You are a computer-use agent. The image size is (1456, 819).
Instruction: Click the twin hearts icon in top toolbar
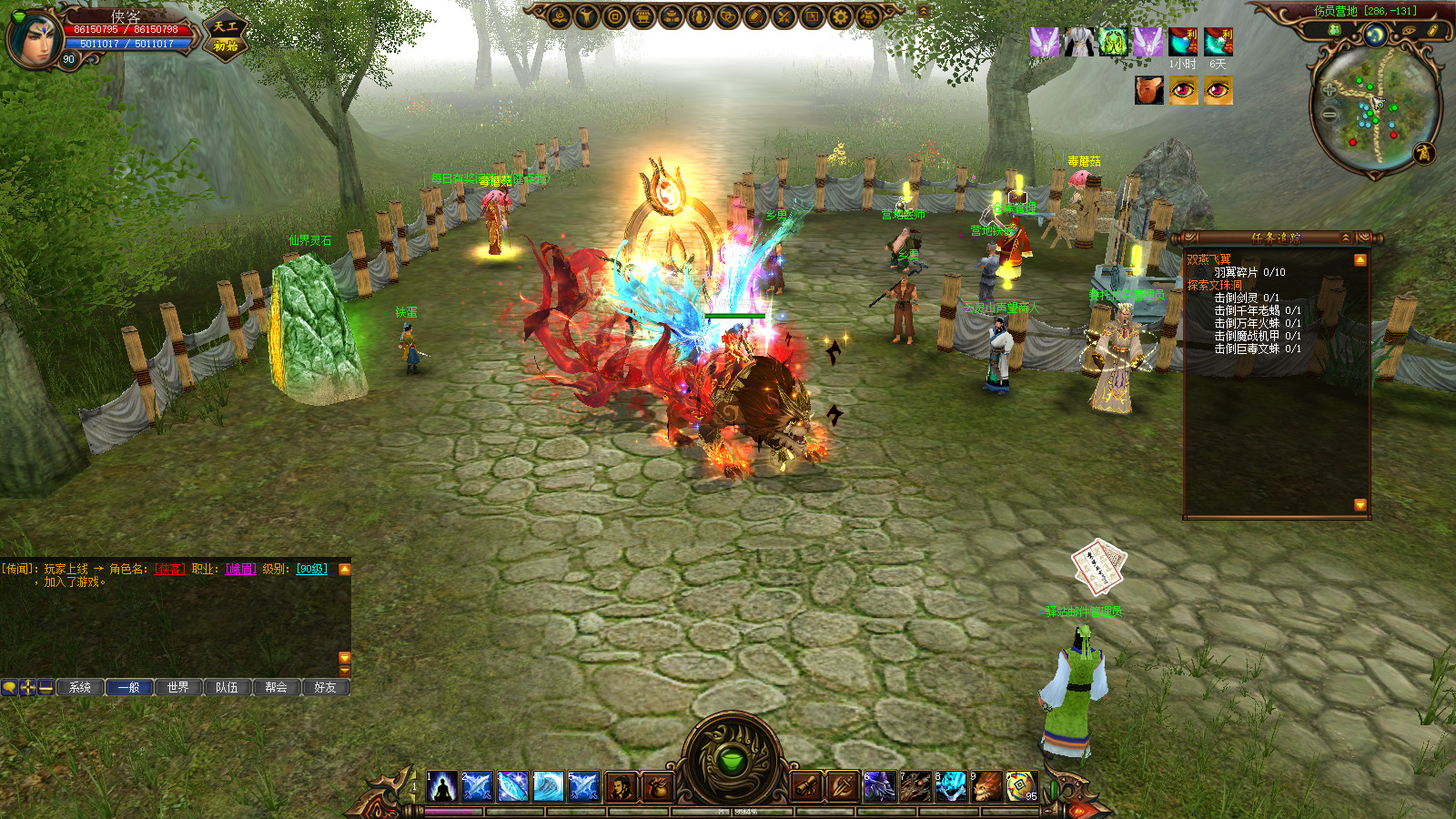[x=727, y=16]
